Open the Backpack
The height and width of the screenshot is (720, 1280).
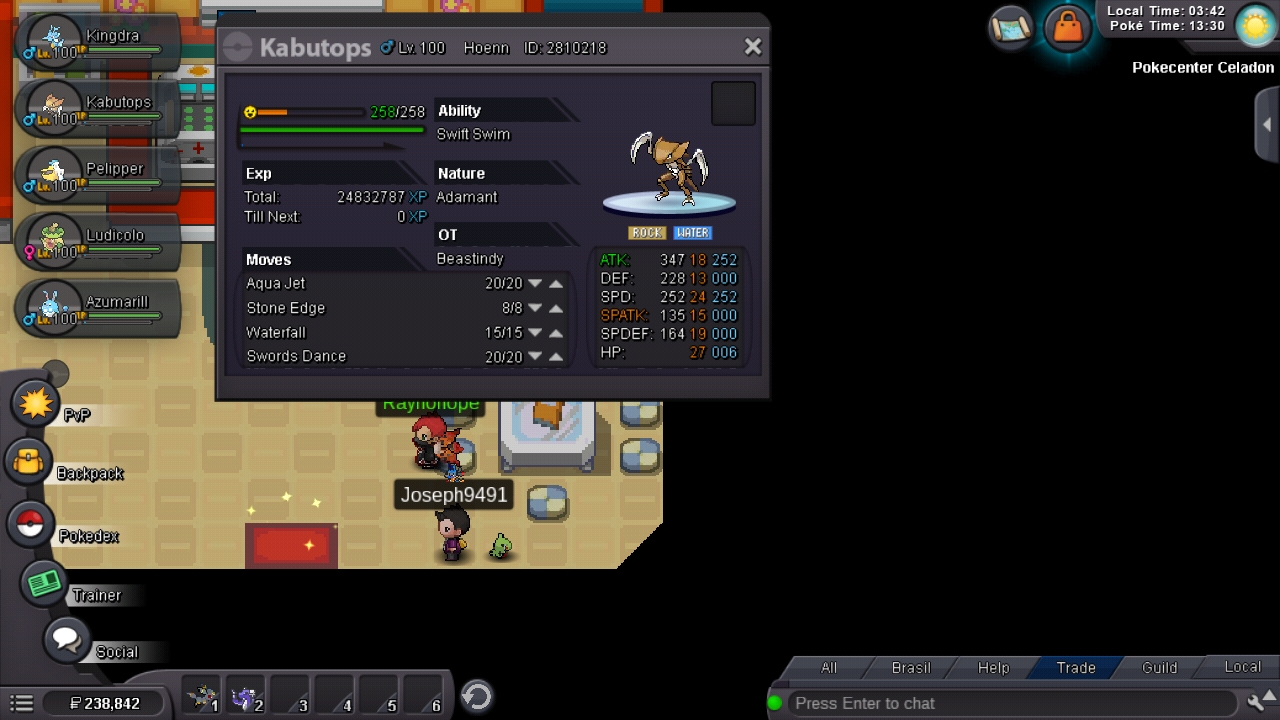(x=29, y=462)
